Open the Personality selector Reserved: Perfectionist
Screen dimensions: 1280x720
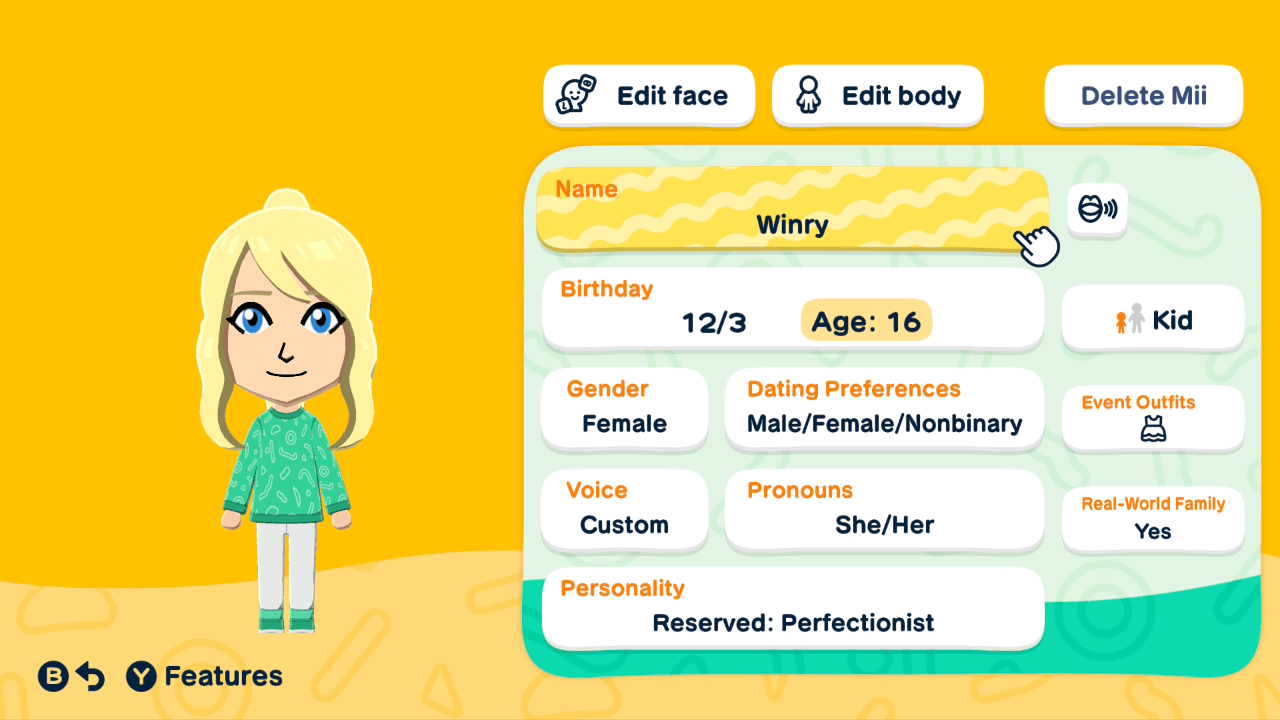coord(792,609)
